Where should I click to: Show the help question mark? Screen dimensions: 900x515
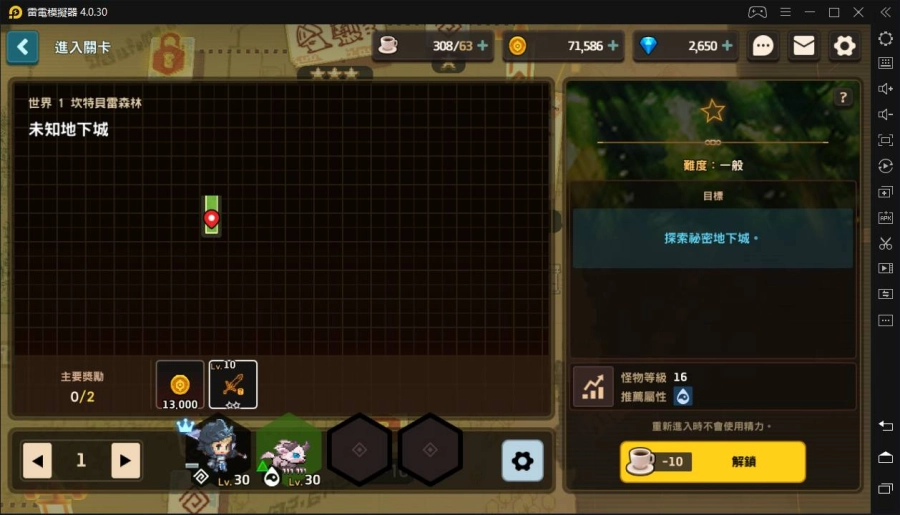[x=843, y=97]
